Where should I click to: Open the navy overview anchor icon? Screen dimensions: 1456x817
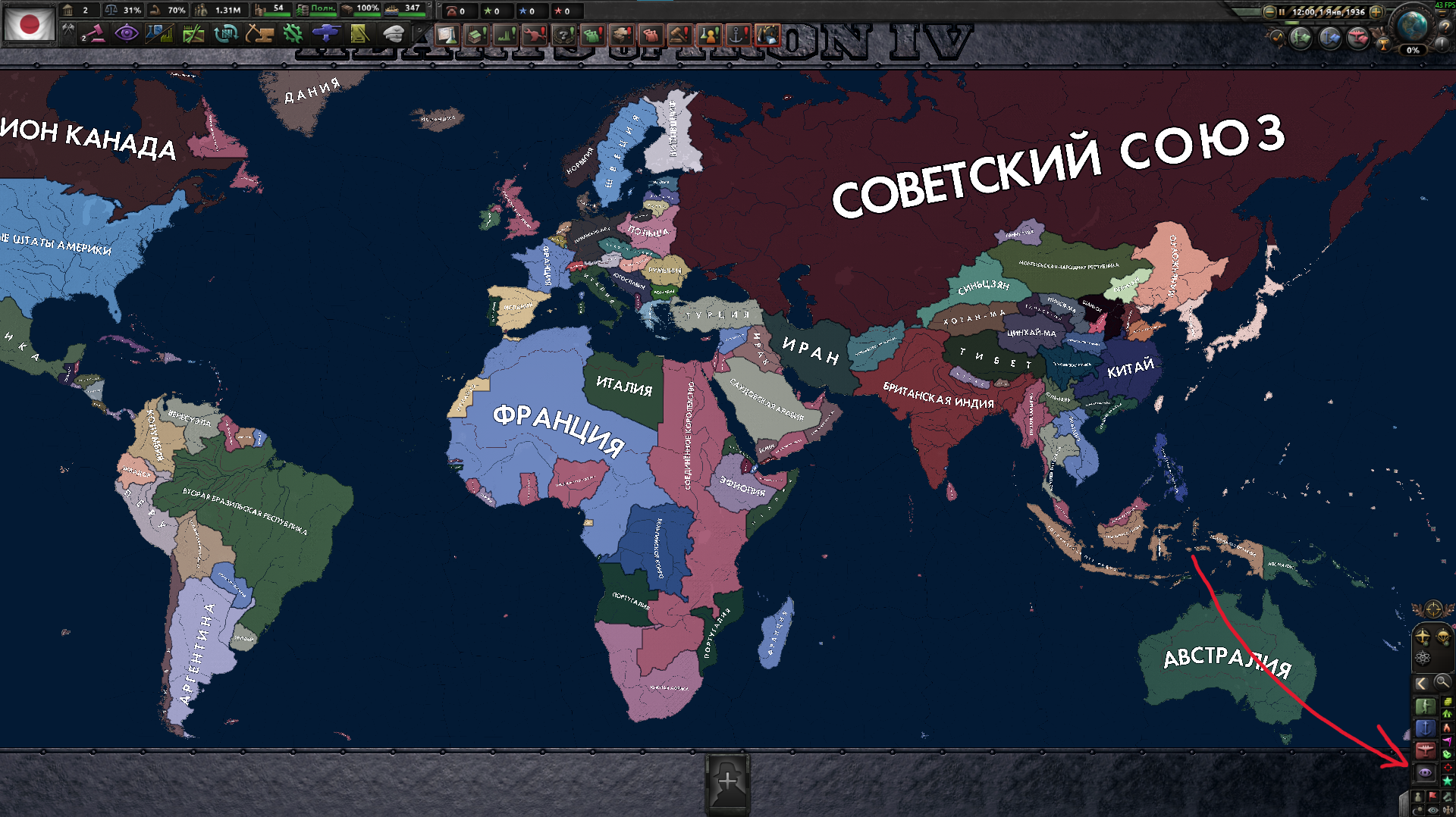pyautogui.click(x=1328, y=39)
